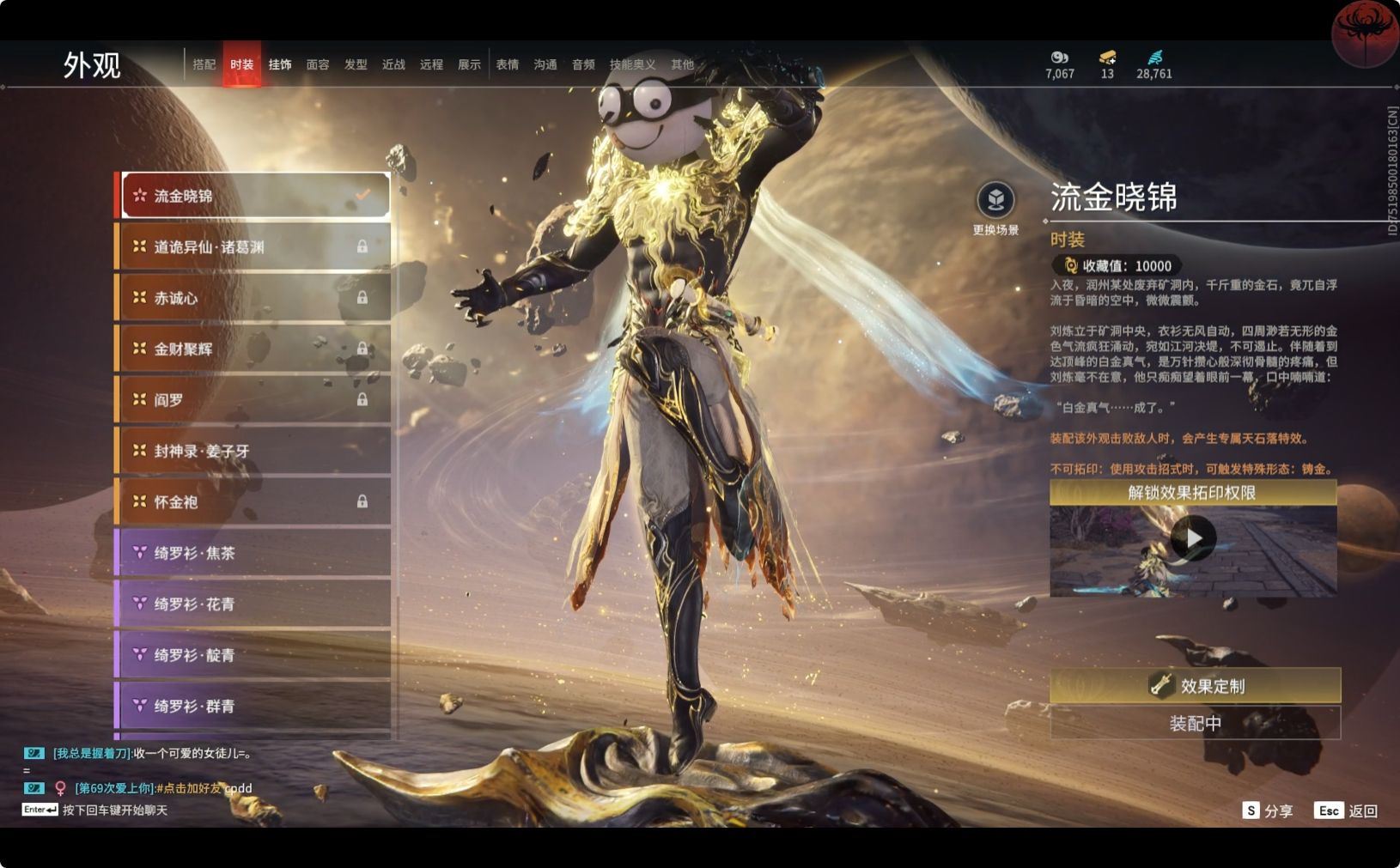Show the 表情 tab
This screenshot has width=1400, height=868.
pyautogui.click(x=508, y=64)
